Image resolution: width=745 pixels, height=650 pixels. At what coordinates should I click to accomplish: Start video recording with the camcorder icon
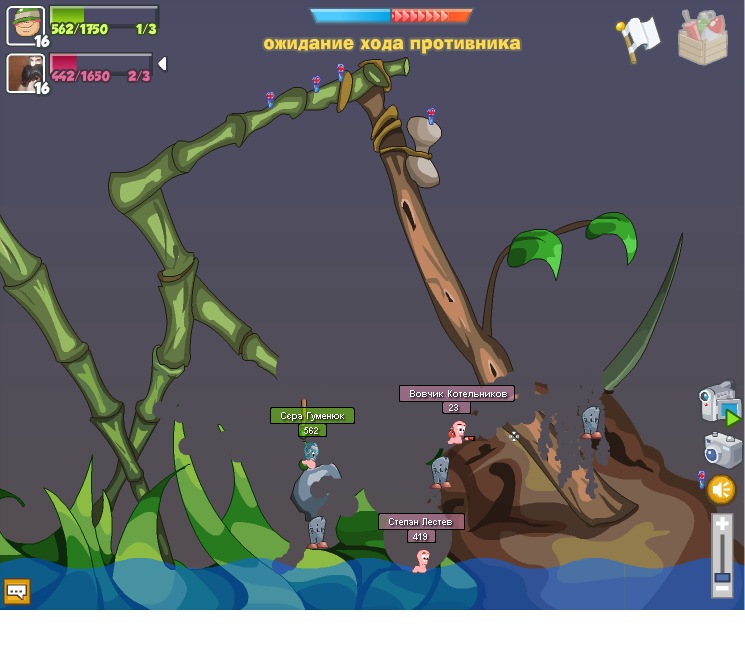(x=719, y=403)
